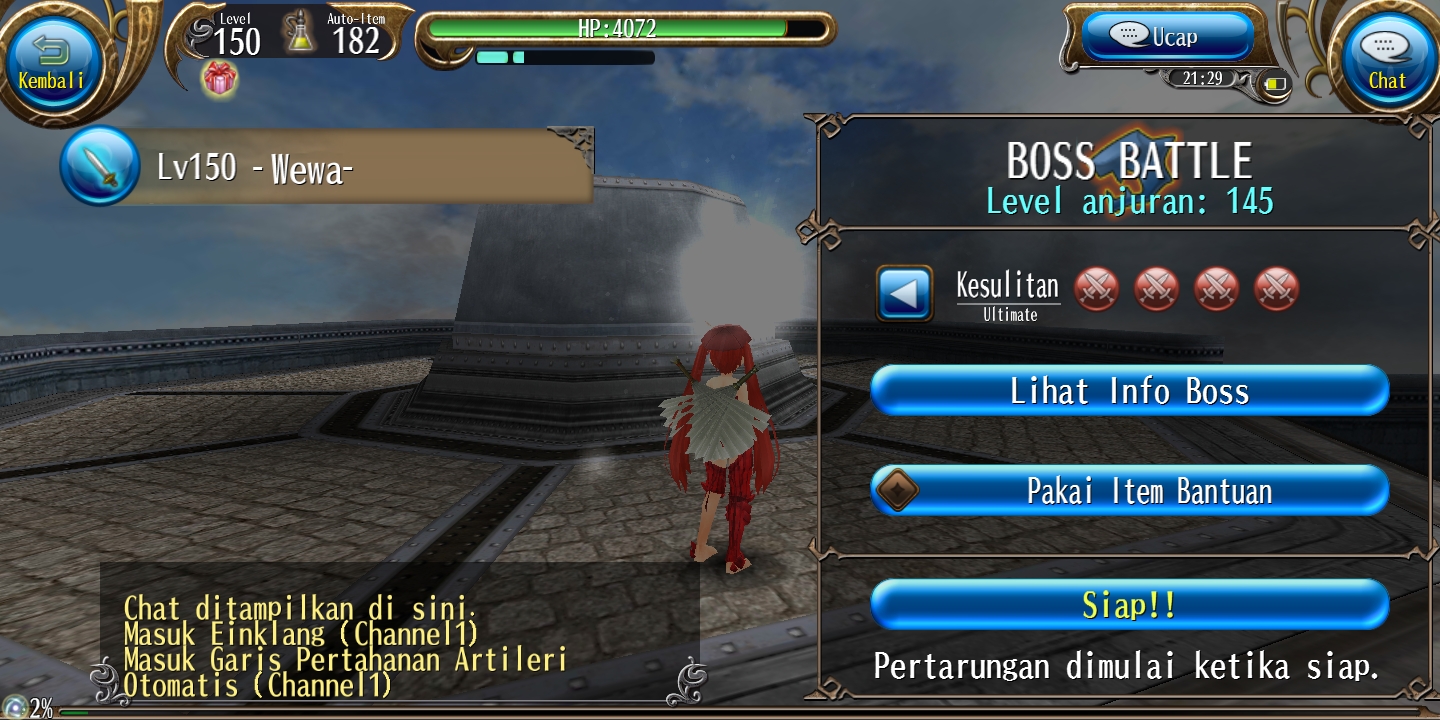Click the diamond icon on Pakai Item Bantuan
This screenshot has width=1440, height=720.
(x=899, y=489)
